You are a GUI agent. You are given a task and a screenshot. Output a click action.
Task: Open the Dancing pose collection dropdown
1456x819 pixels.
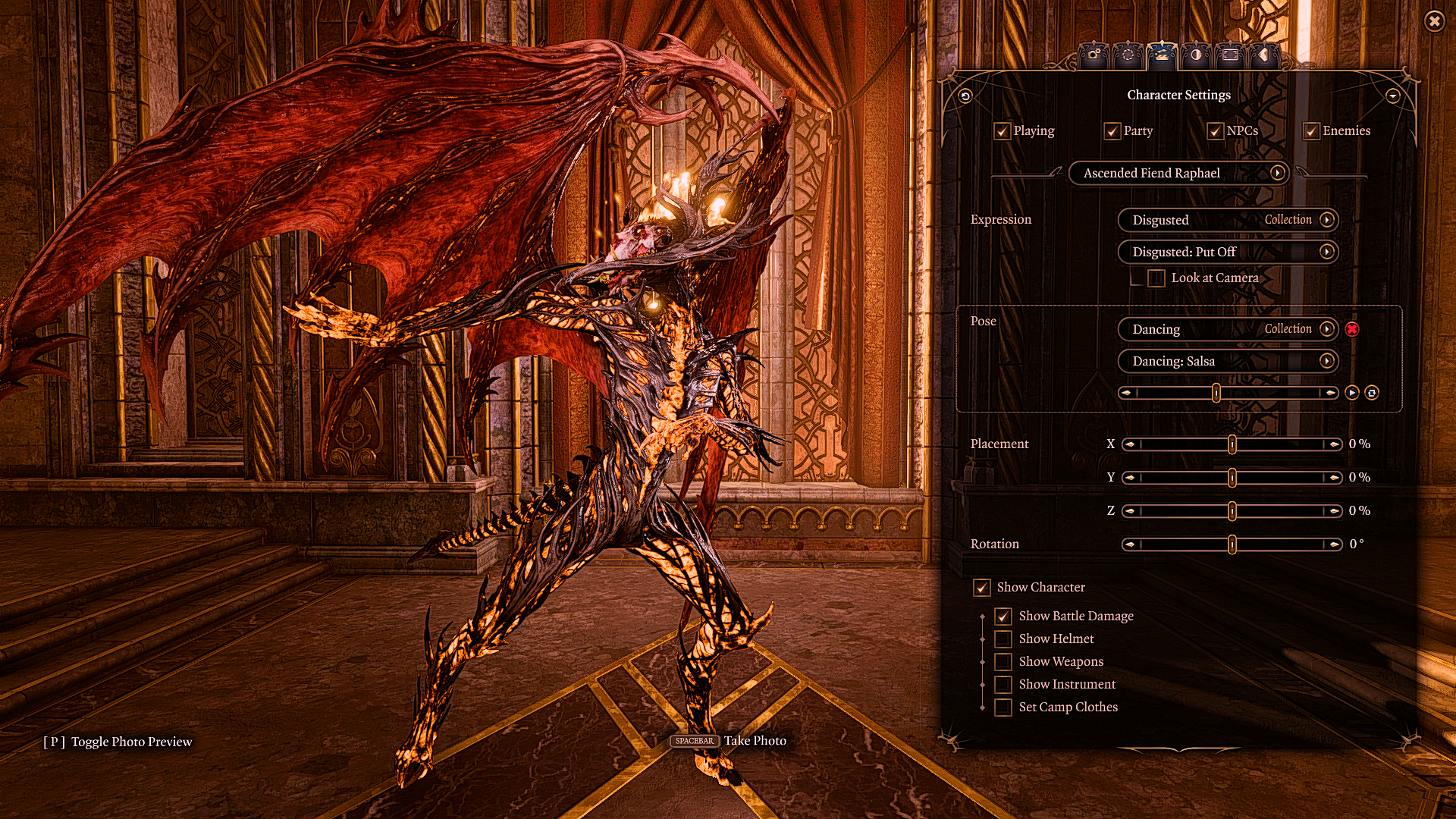pos(1228,329)
